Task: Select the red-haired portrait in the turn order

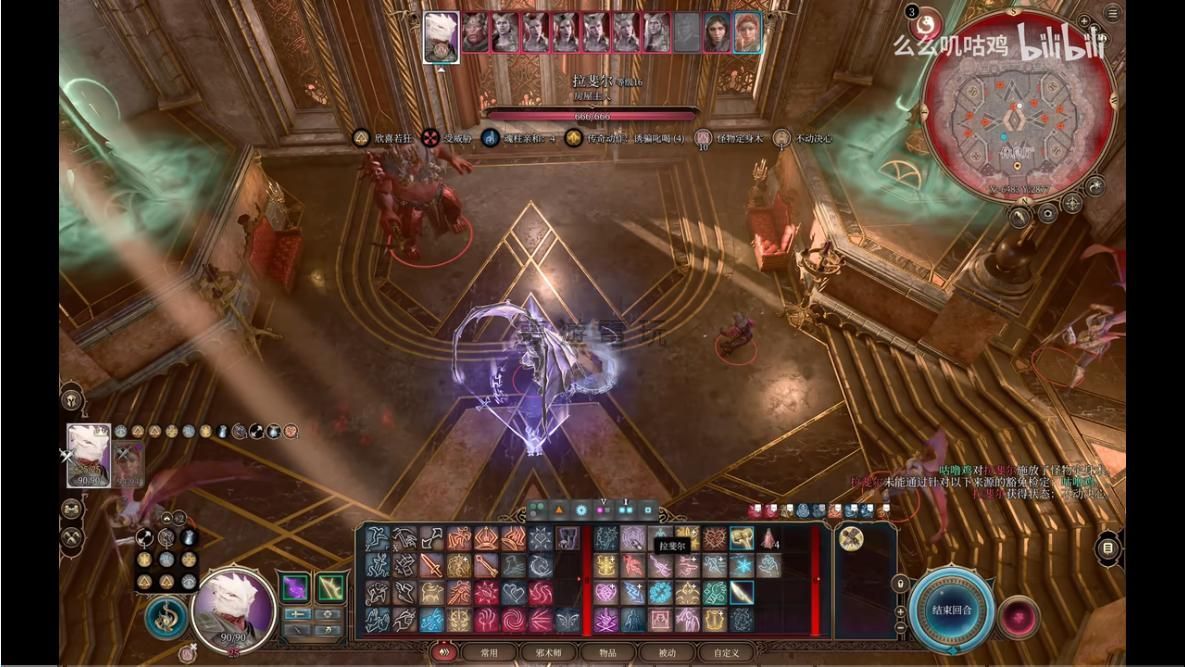Action: tap(746, 32)
